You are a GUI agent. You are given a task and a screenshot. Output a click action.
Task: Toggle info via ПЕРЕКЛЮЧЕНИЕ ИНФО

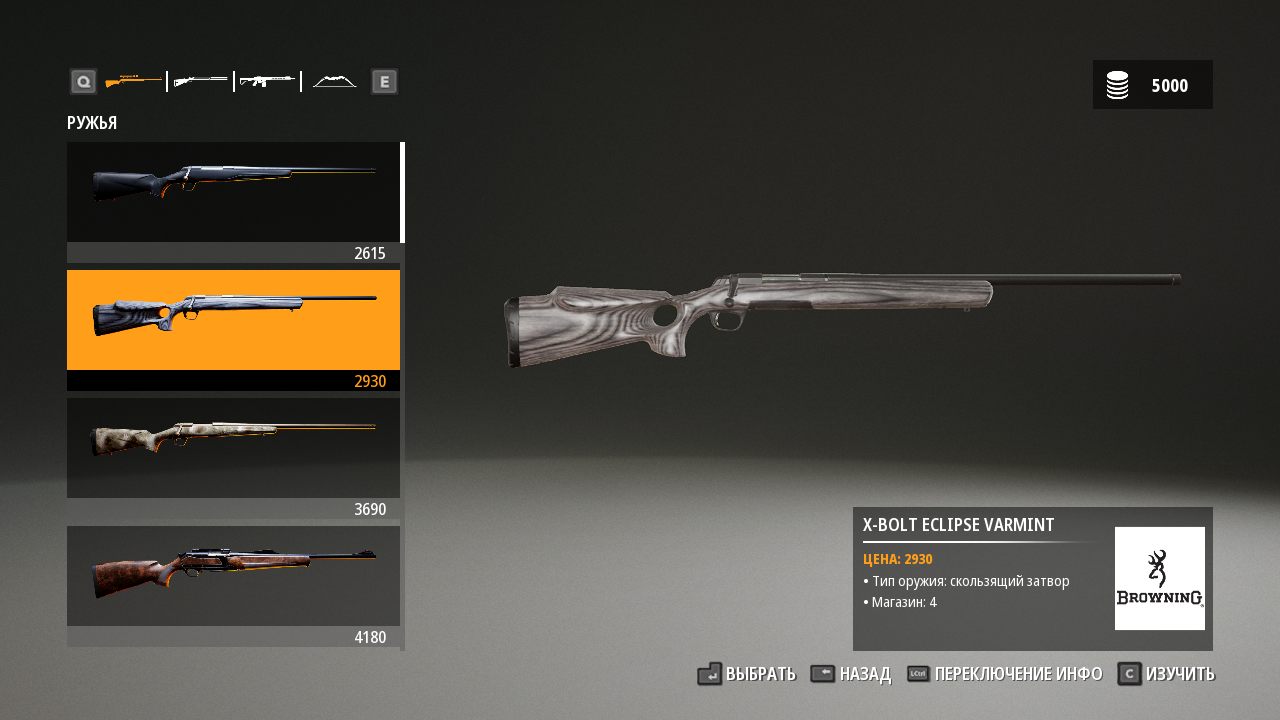point(1005,674)
